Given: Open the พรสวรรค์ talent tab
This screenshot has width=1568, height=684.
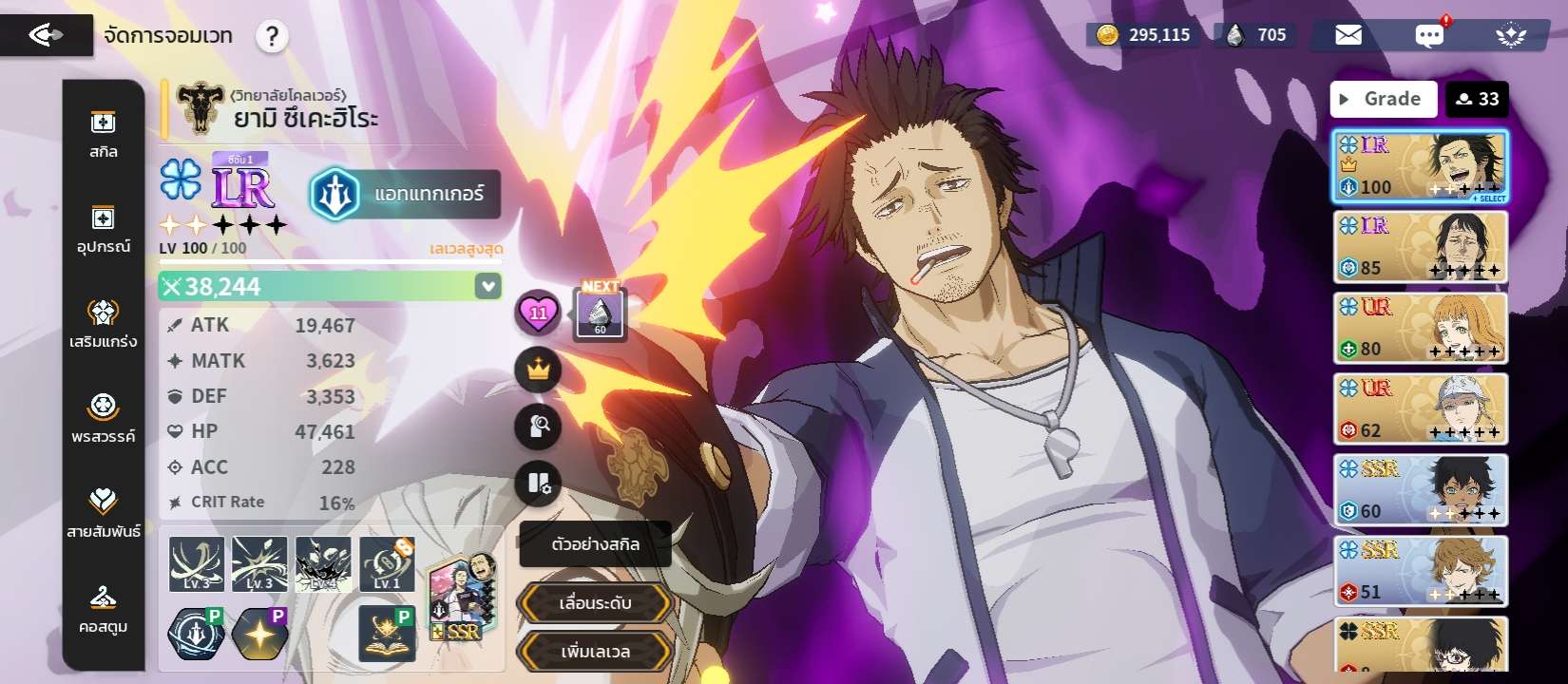Looking at the screenshot, I should [103, 418].
